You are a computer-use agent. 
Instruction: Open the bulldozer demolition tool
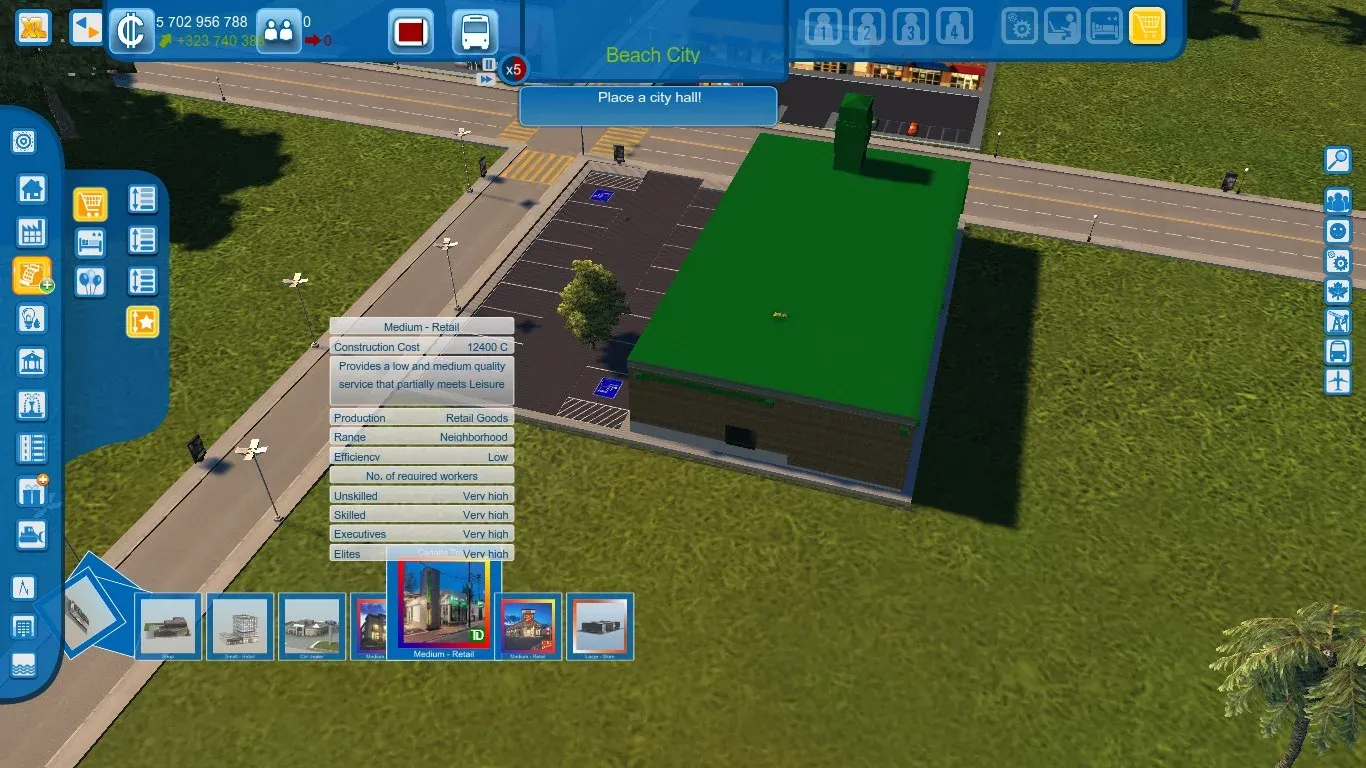click(x=32, y=535)
